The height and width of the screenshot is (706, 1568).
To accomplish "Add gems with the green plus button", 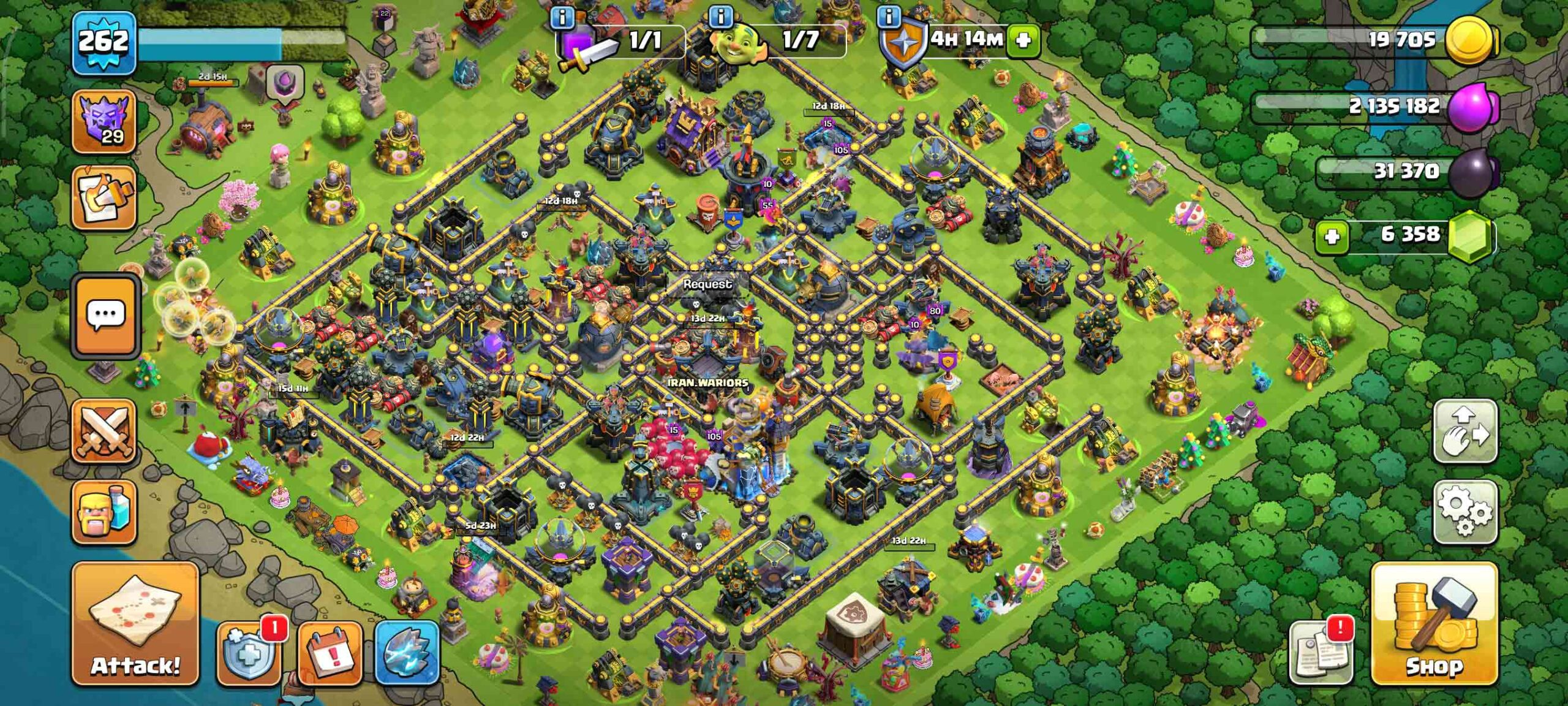I will click(1332, 237).
